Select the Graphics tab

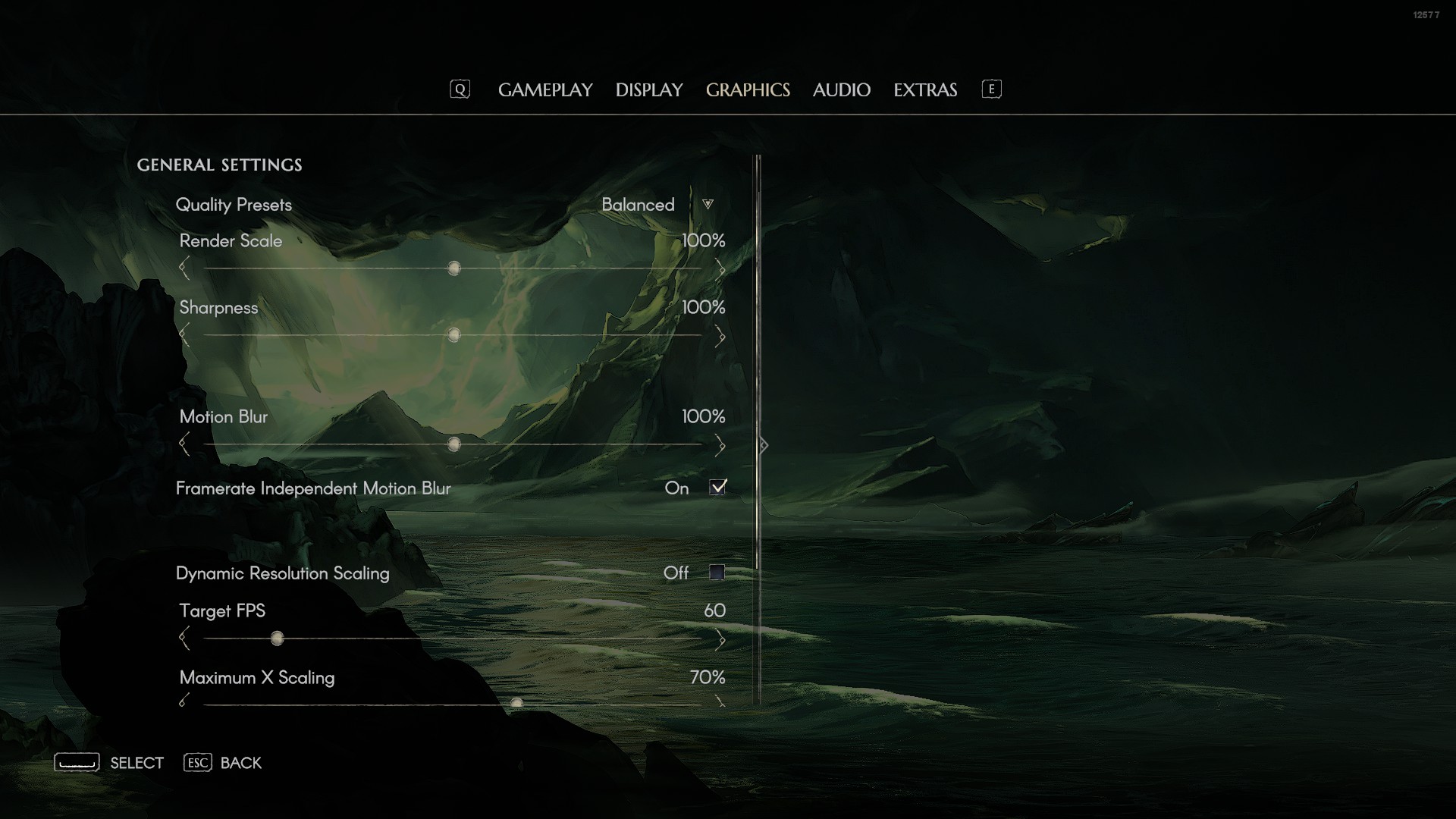(748, 90)
